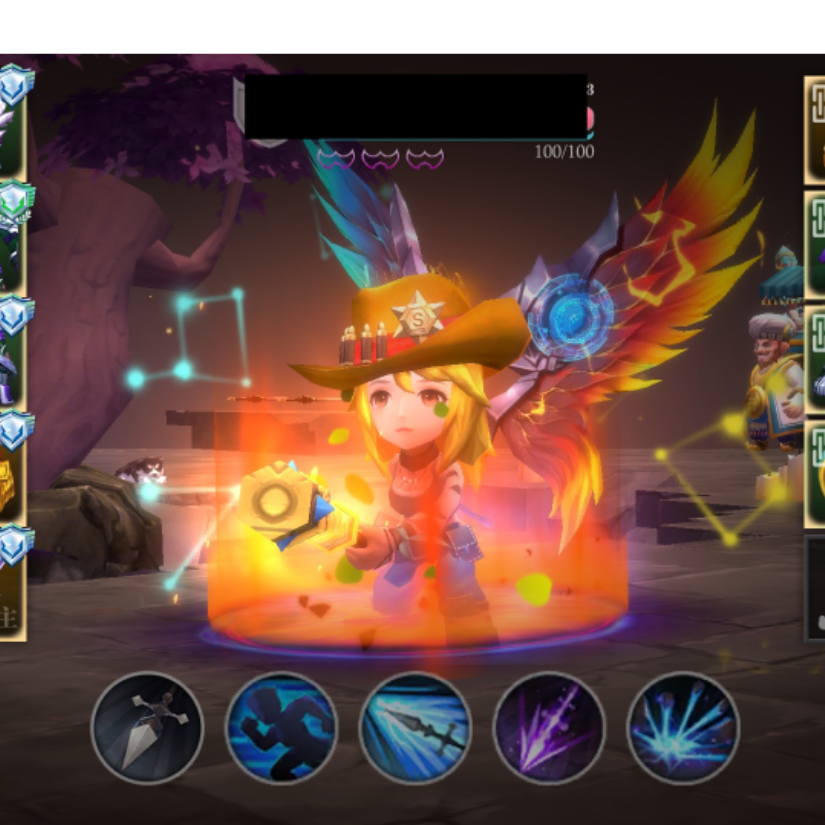Use the running silhouette dash skill
825x825 pixels.
coord(281,727)
